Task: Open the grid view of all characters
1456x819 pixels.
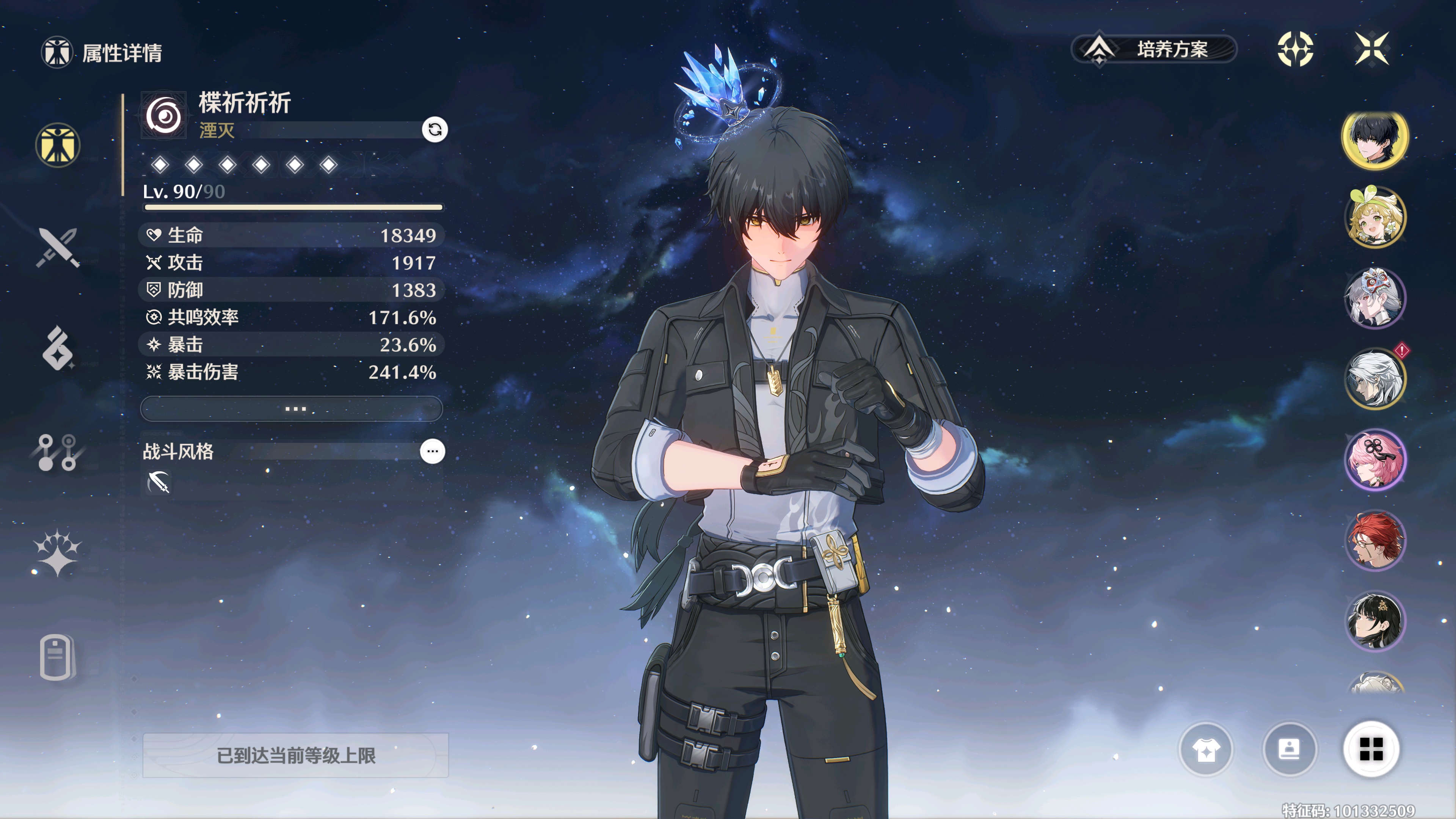Action: coord(1371,750)
